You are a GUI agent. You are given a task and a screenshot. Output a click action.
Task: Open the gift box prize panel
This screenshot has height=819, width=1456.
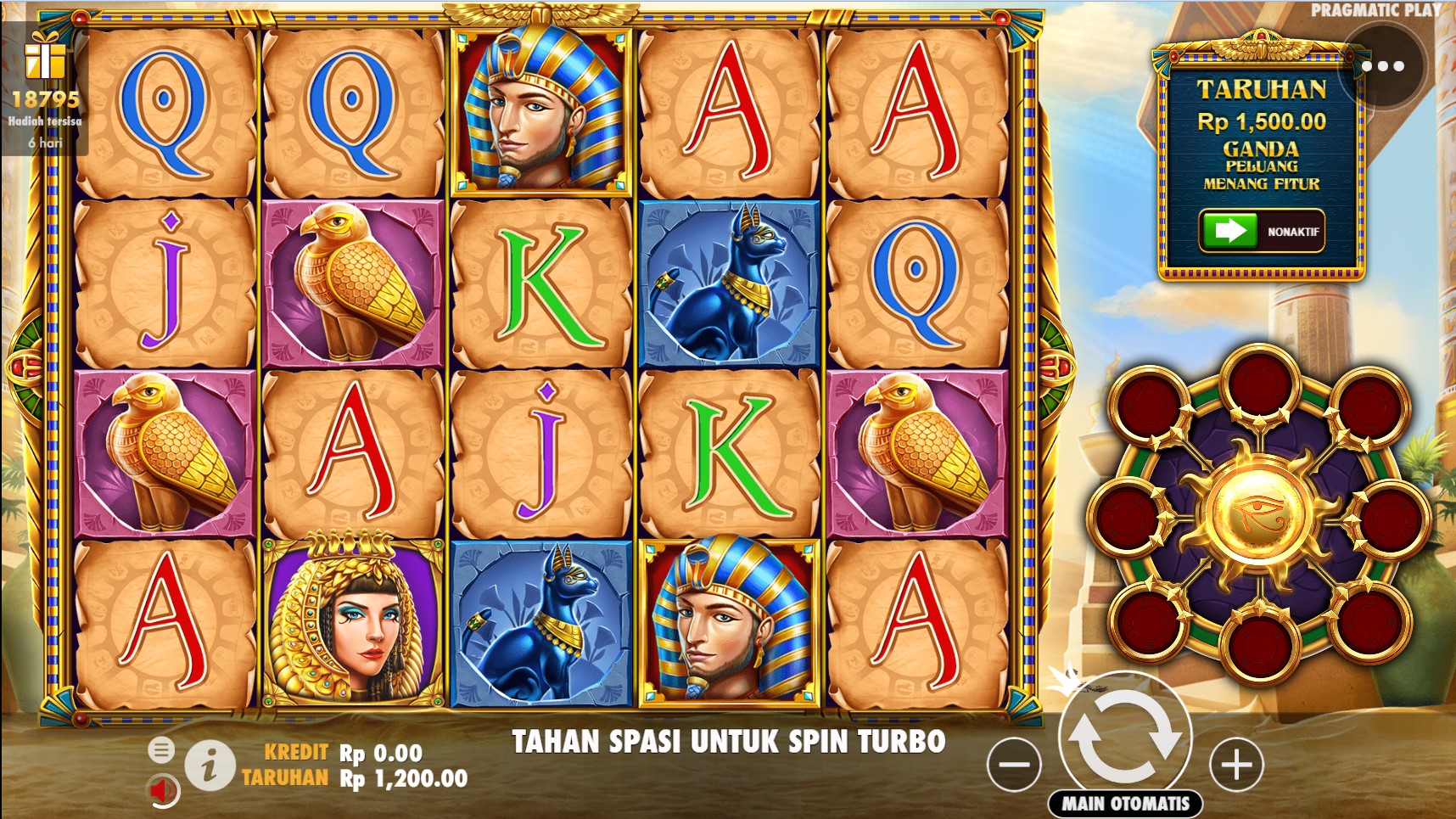coord(44,58)
